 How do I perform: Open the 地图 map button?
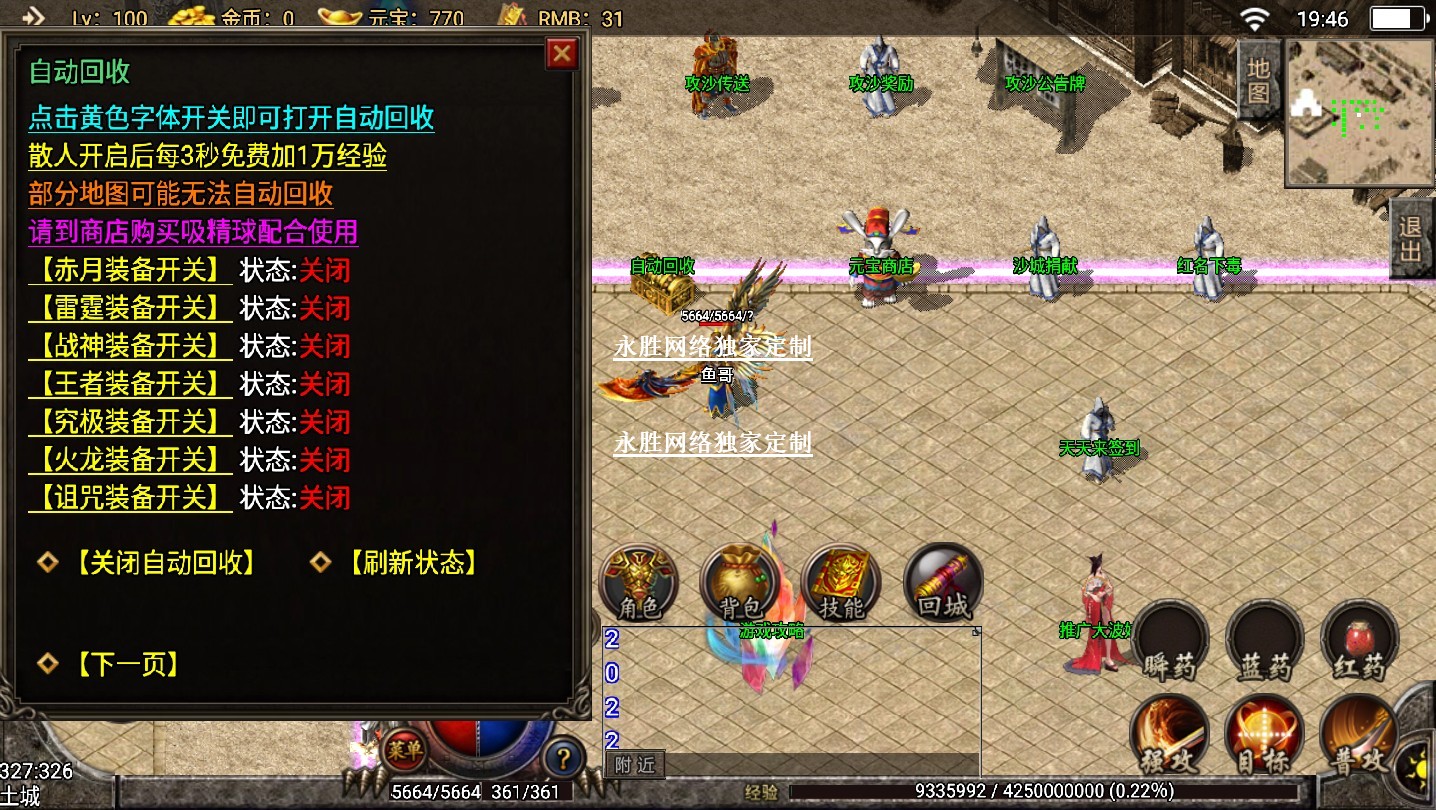pyautogui.click(x=1258, y=81)
